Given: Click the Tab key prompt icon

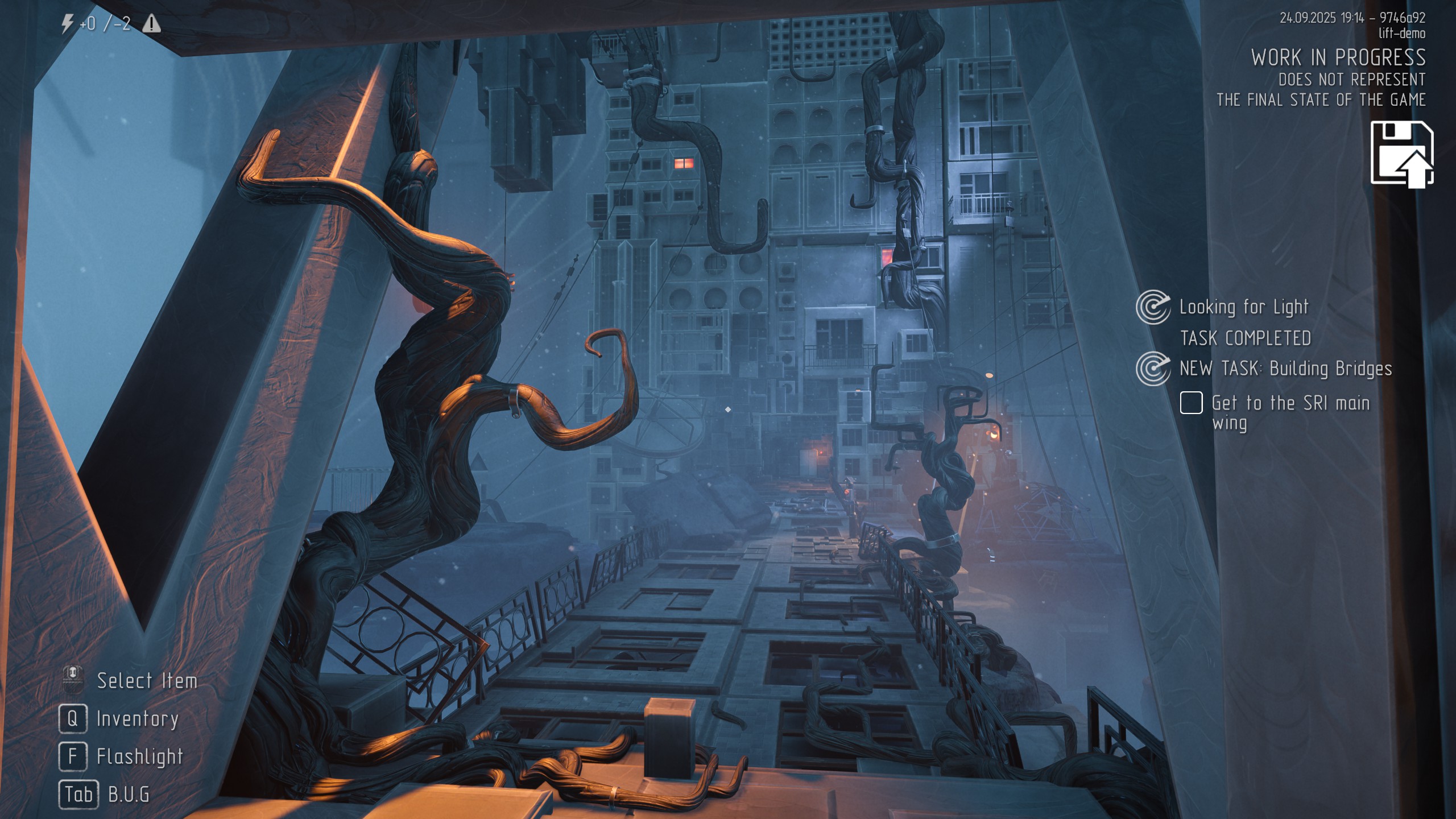Looking at the screenshot, I should coord(78,795).
